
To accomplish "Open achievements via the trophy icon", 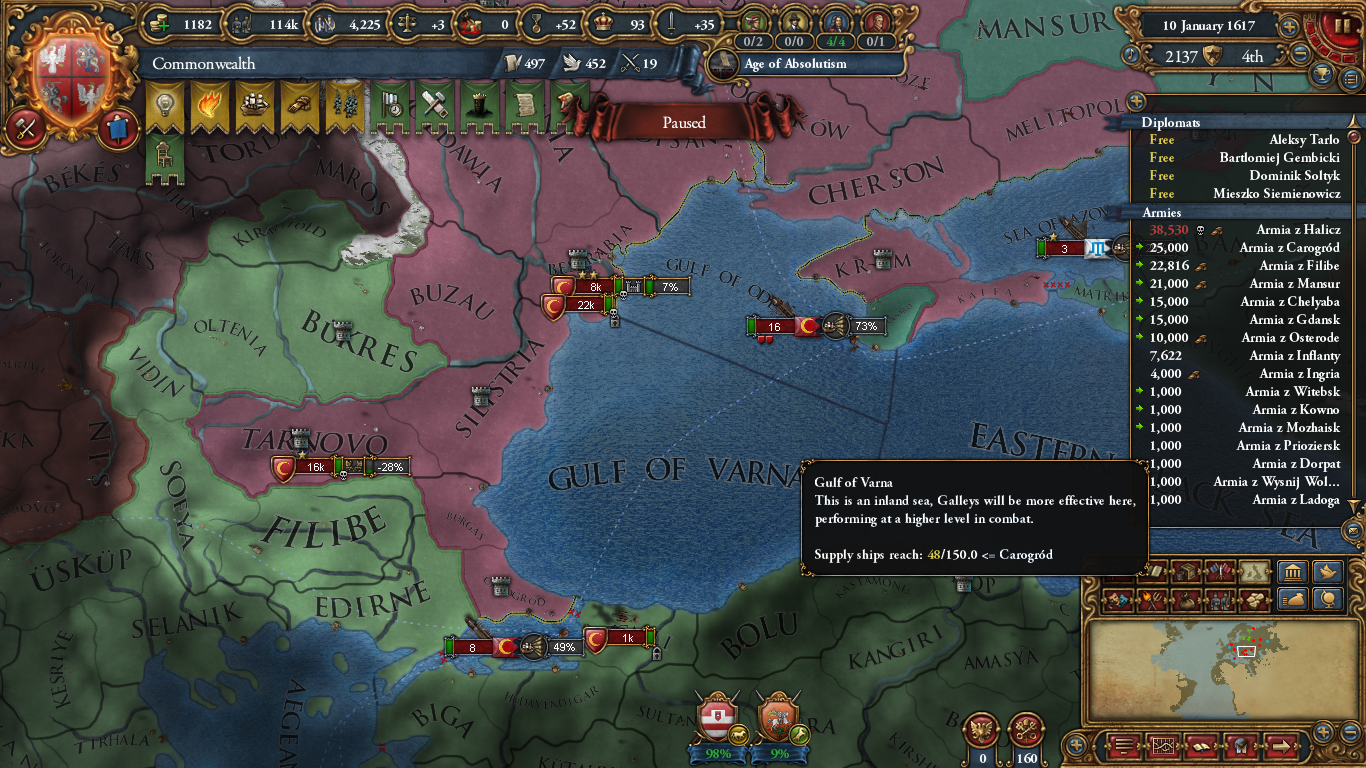I will [x=1321, y=73].
